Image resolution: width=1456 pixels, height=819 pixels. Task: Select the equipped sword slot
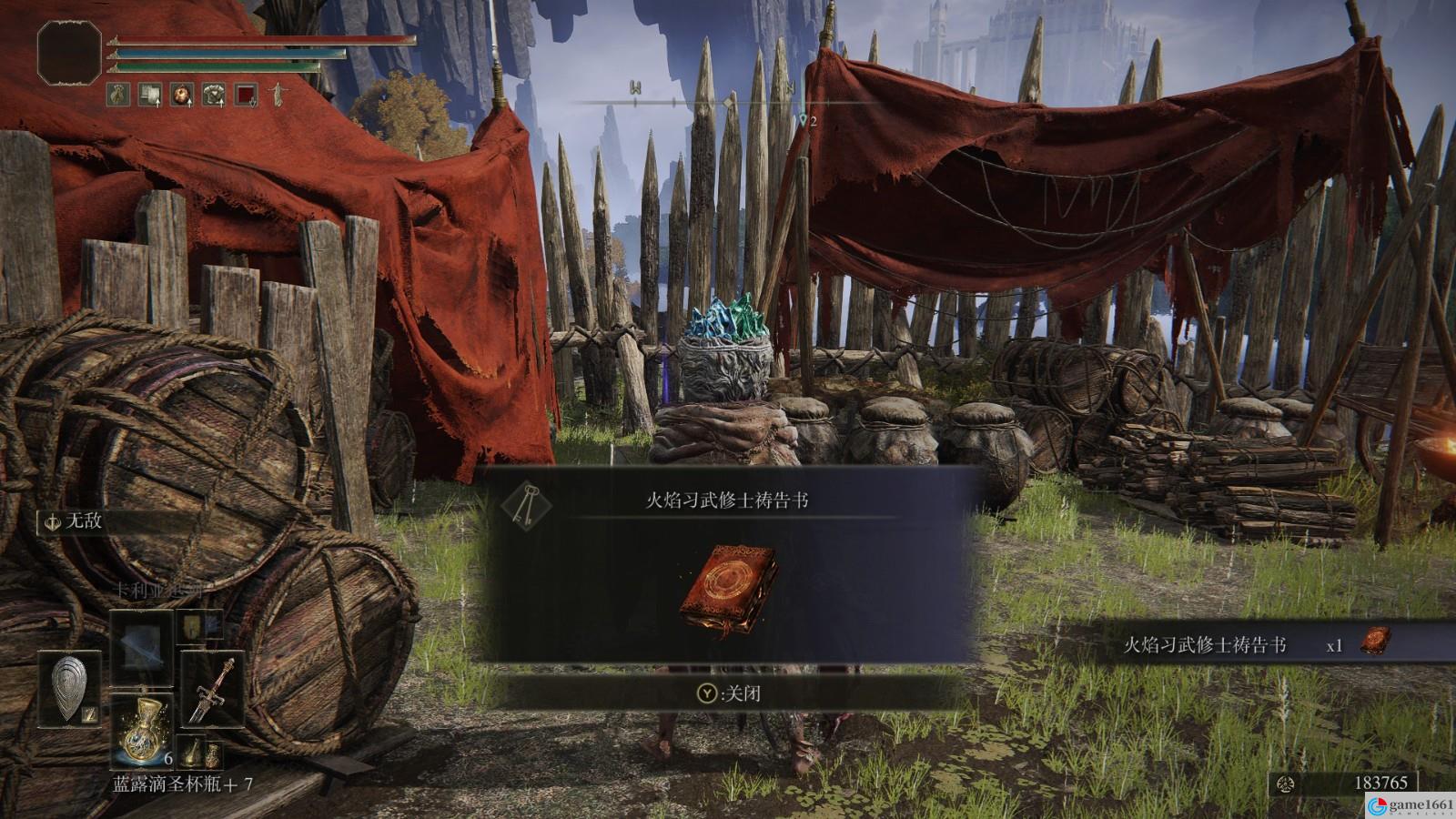click(212, 690)
